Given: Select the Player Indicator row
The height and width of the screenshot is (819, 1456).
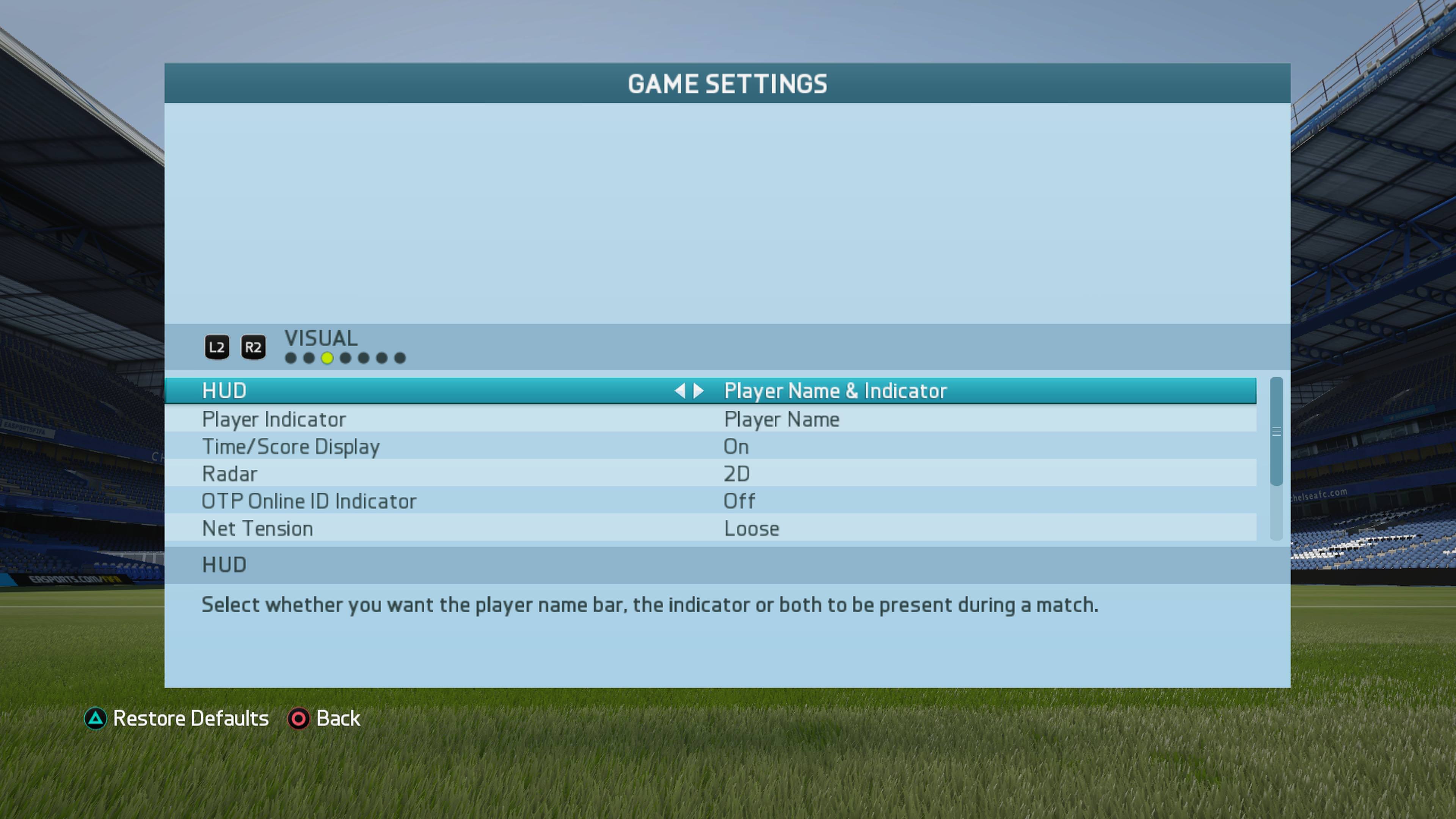Looking at the screenshot, I should [x=710, y=419].
